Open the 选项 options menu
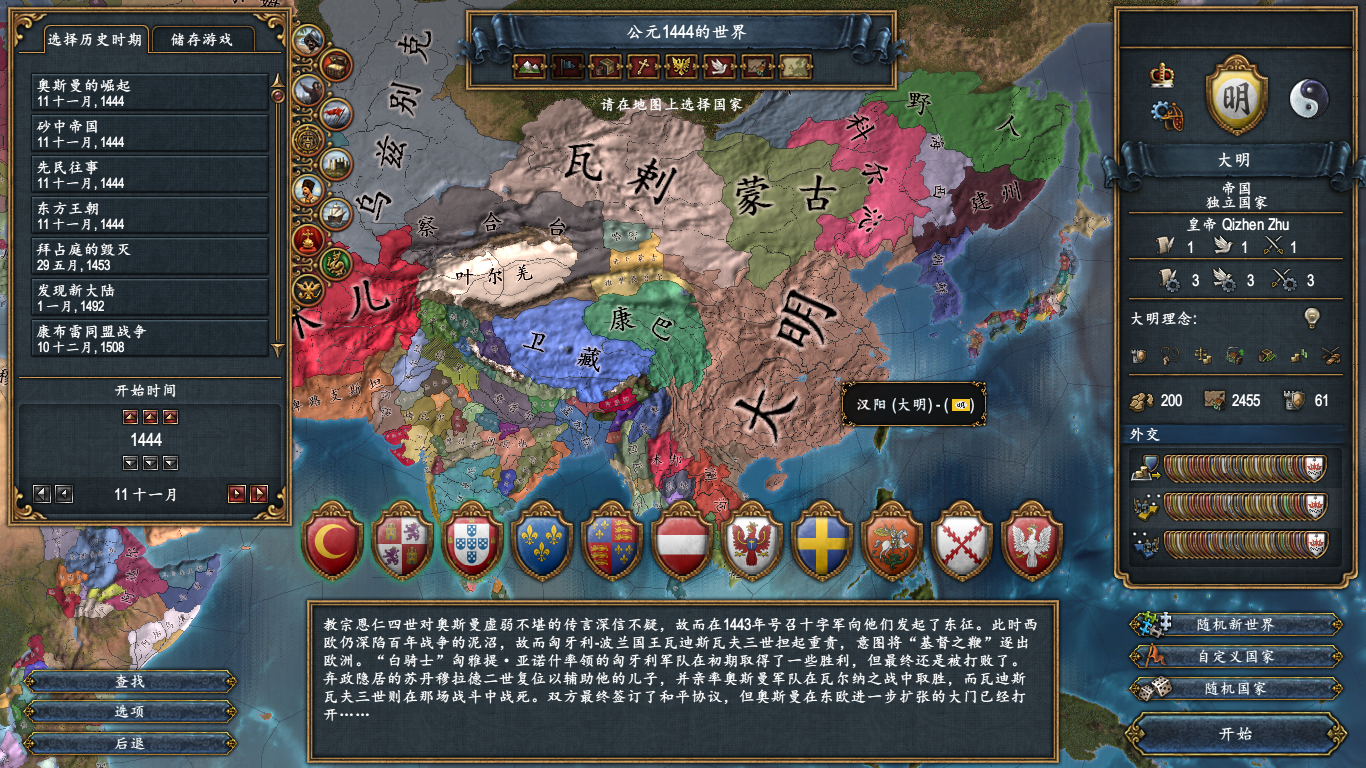 130,712
